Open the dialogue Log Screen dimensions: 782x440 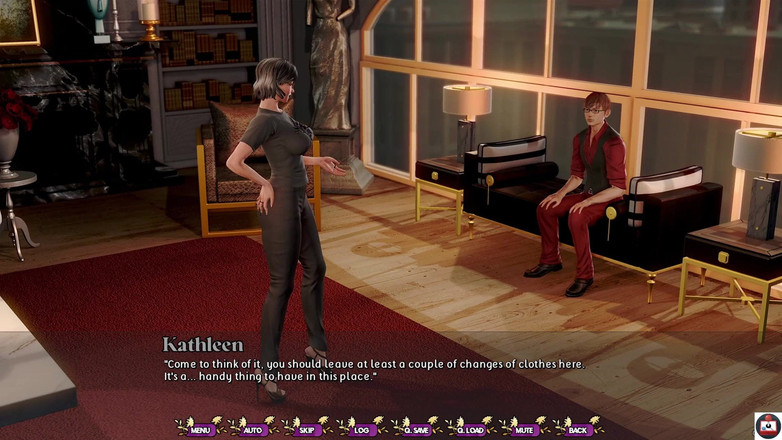point(361,429)
